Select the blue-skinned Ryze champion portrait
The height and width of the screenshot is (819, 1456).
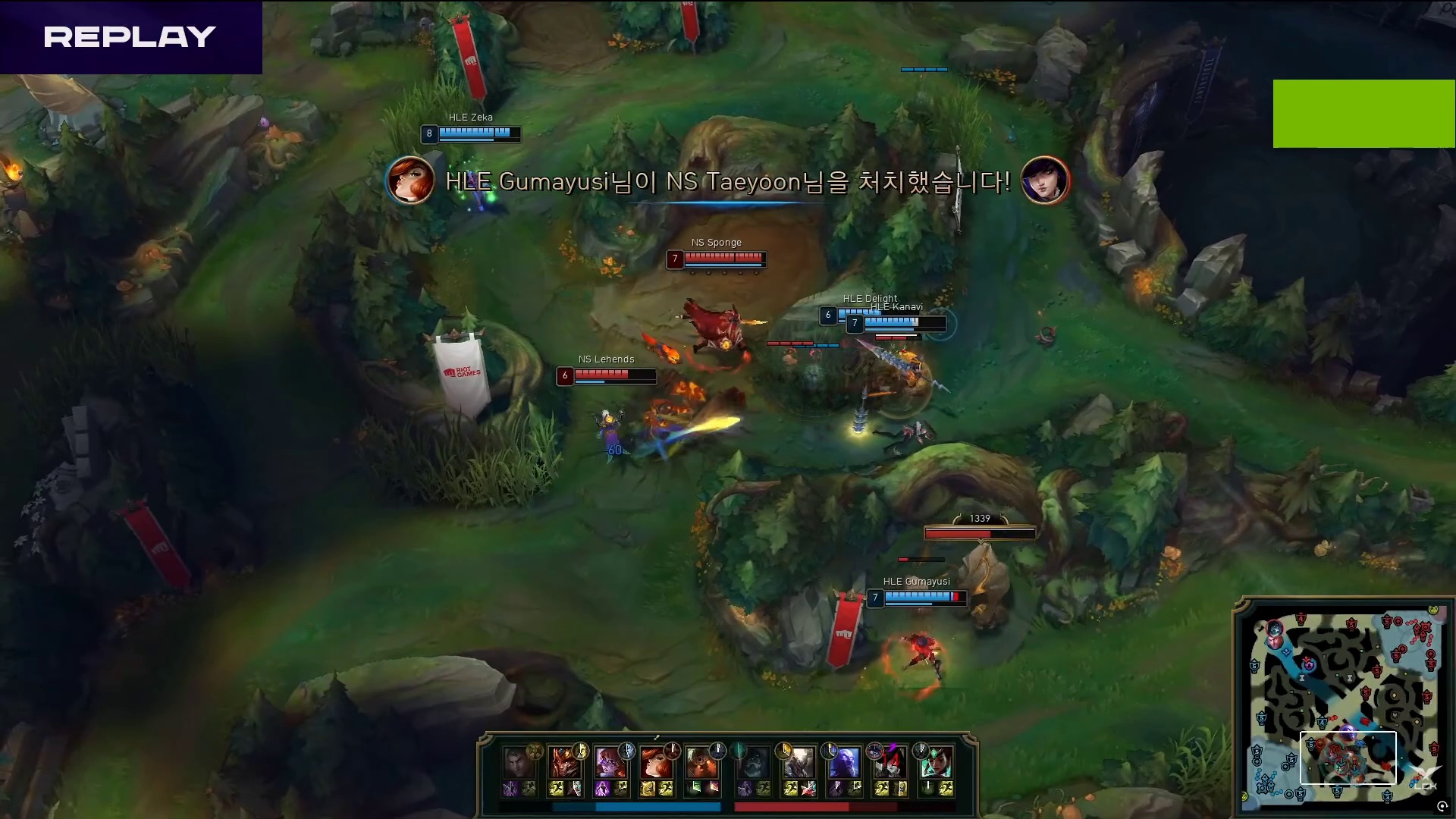pyautogui.click(x=844, y=763)
